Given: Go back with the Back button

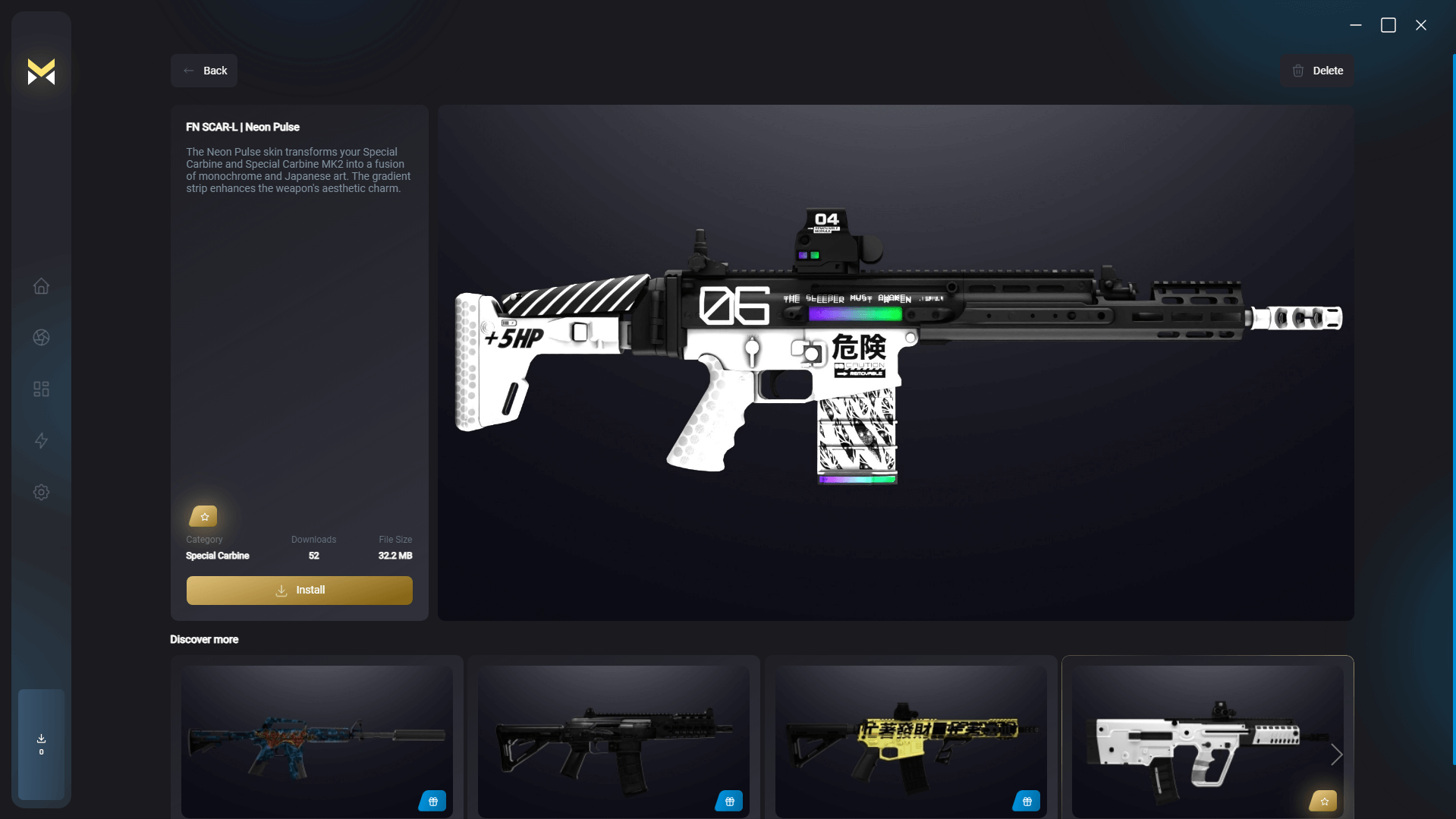Looking at the screenshot, I should pos(204,71).
